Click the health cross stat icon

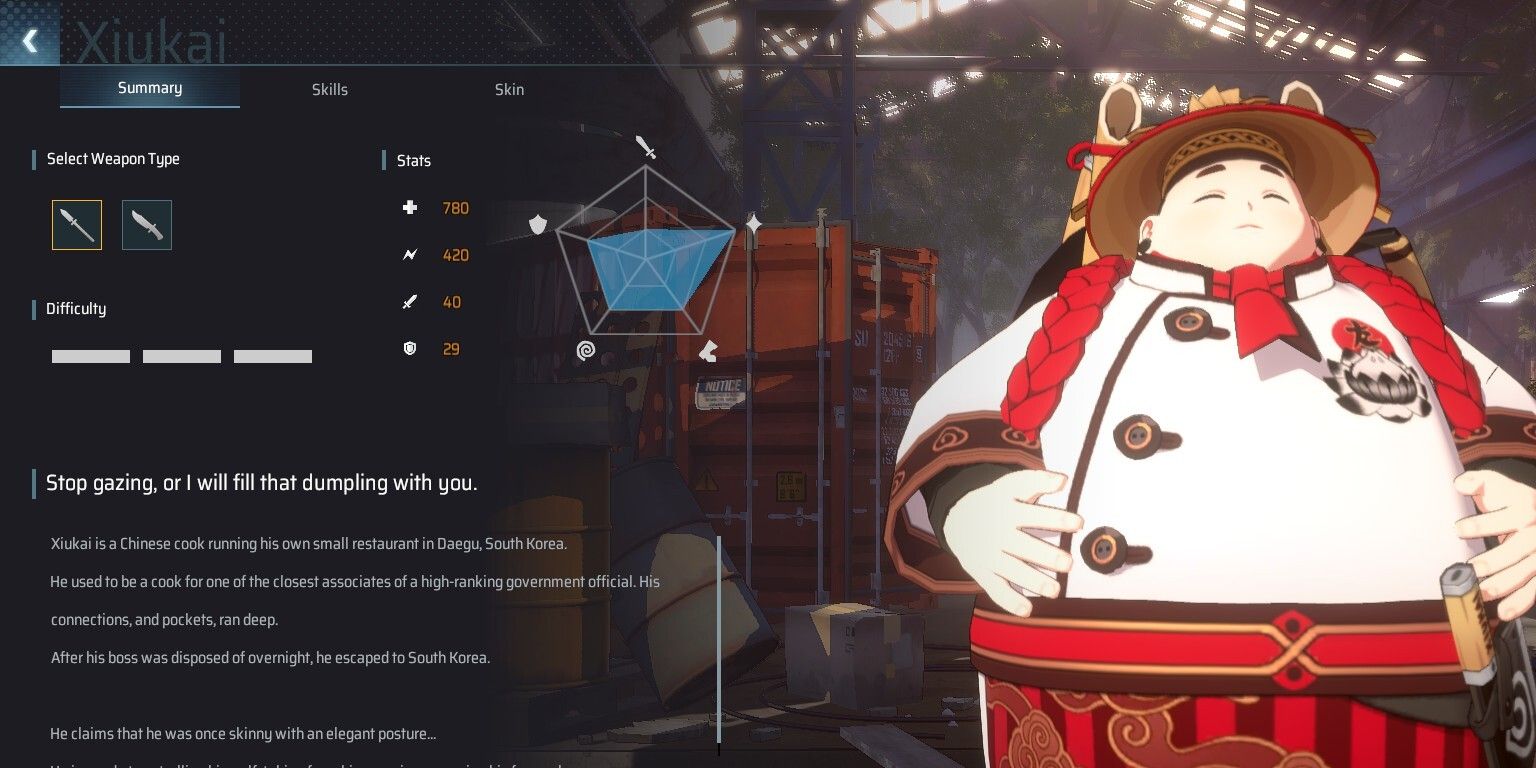click(x=410, y=208)
